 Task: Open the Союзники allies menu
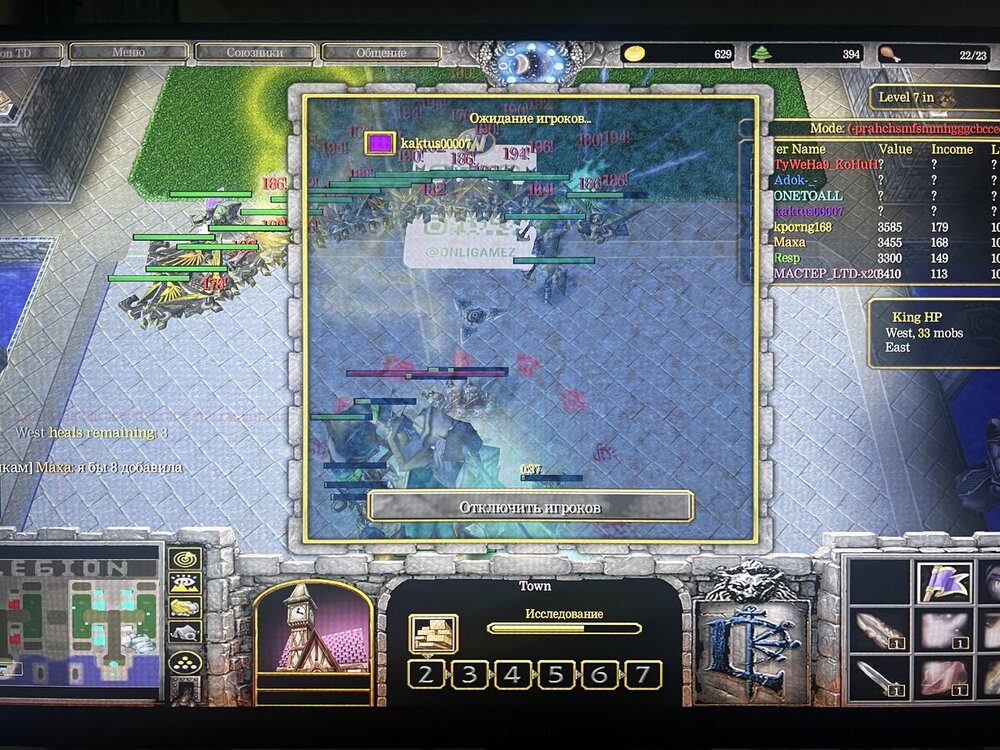[255, 52]
